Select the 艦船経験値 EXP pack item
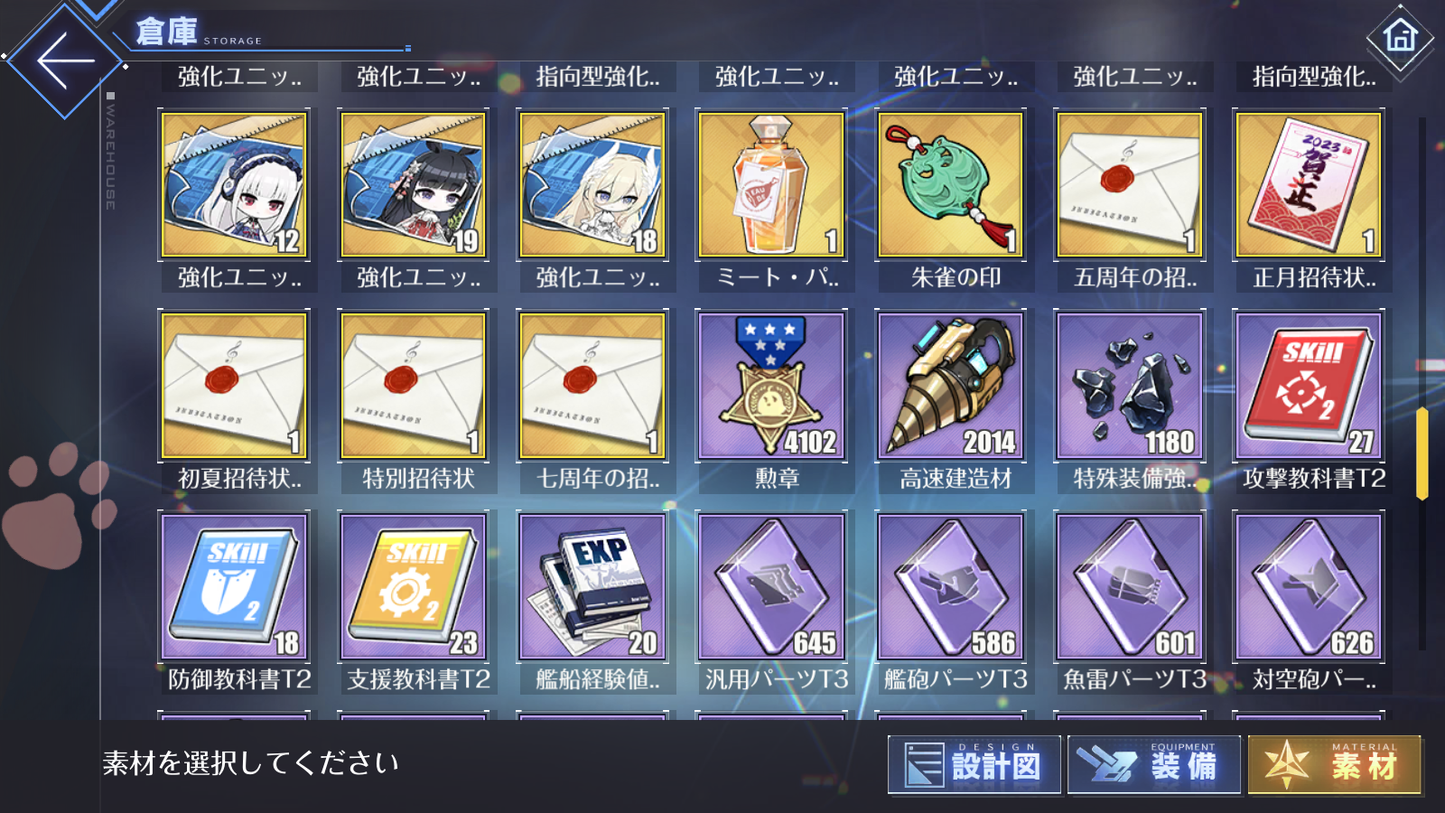Image resolution: width=1445 pixels, height=813 pixels. coord(593,586)
